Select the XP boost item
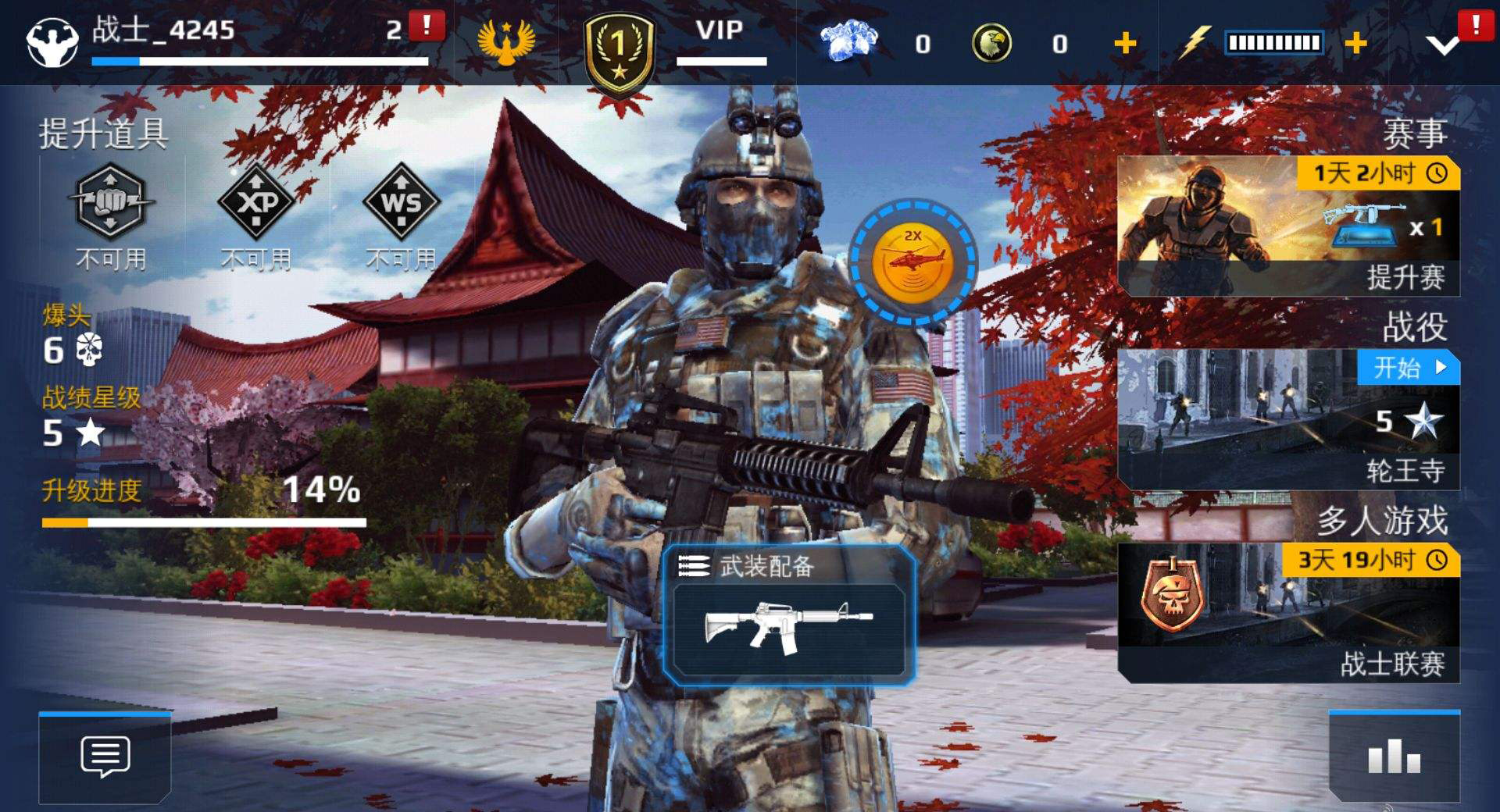The width and height of the screenshot is (1500, 812). tap(256, 201)
